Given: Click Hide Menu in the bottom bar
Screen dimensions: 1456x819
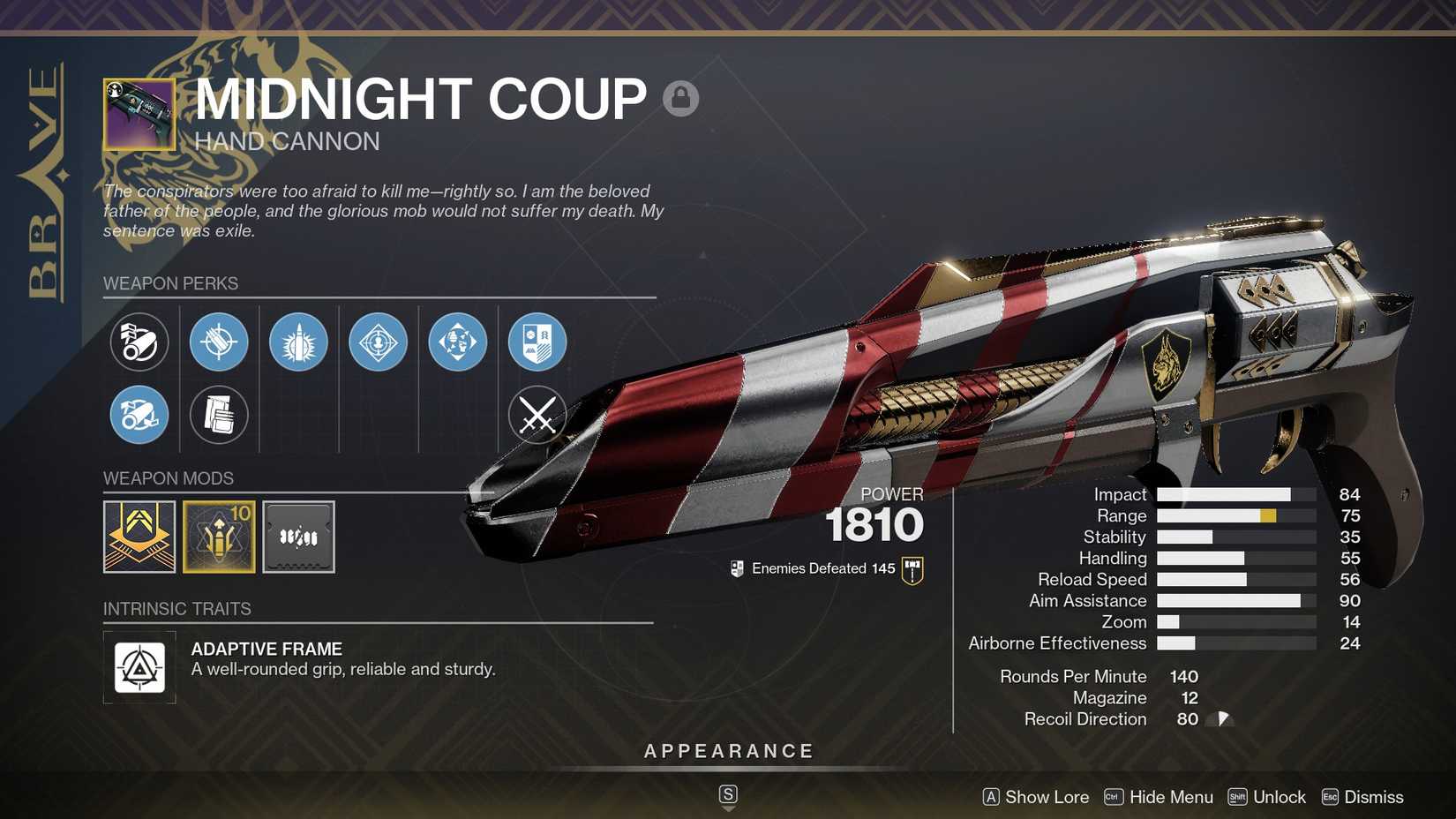Looking at the screenshot, I should [1171, 797].
